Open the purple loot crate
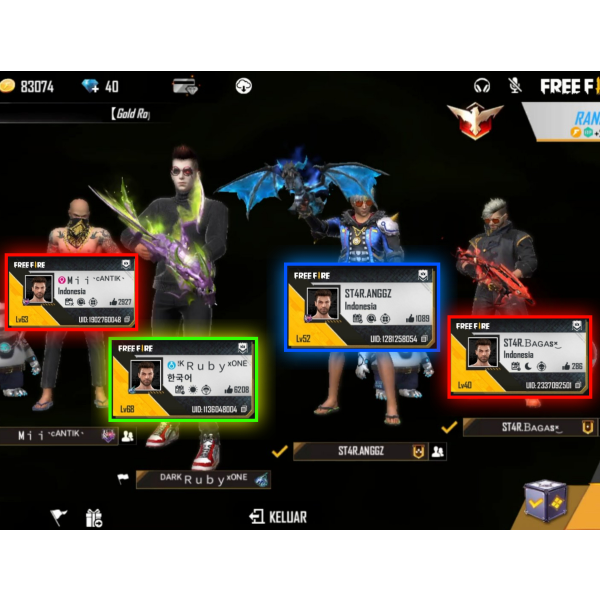This screenshot has height=600, width=600. pos(545,499)
